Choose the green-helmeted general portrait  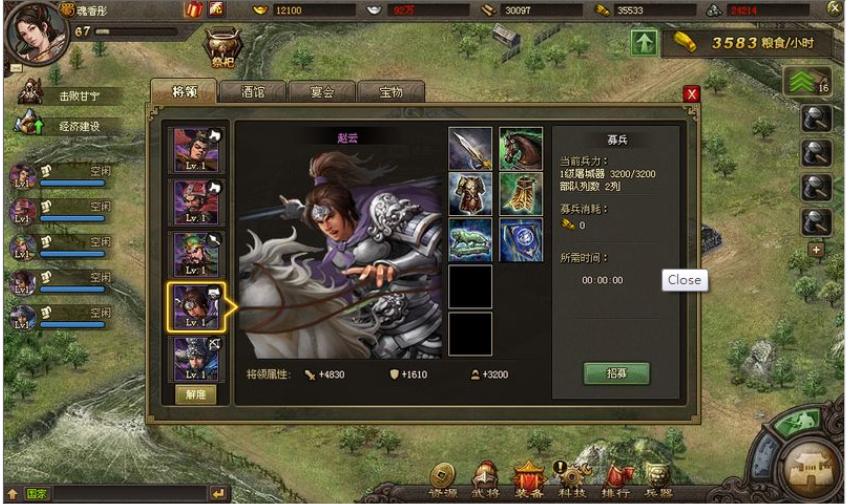tap(196, 254)
